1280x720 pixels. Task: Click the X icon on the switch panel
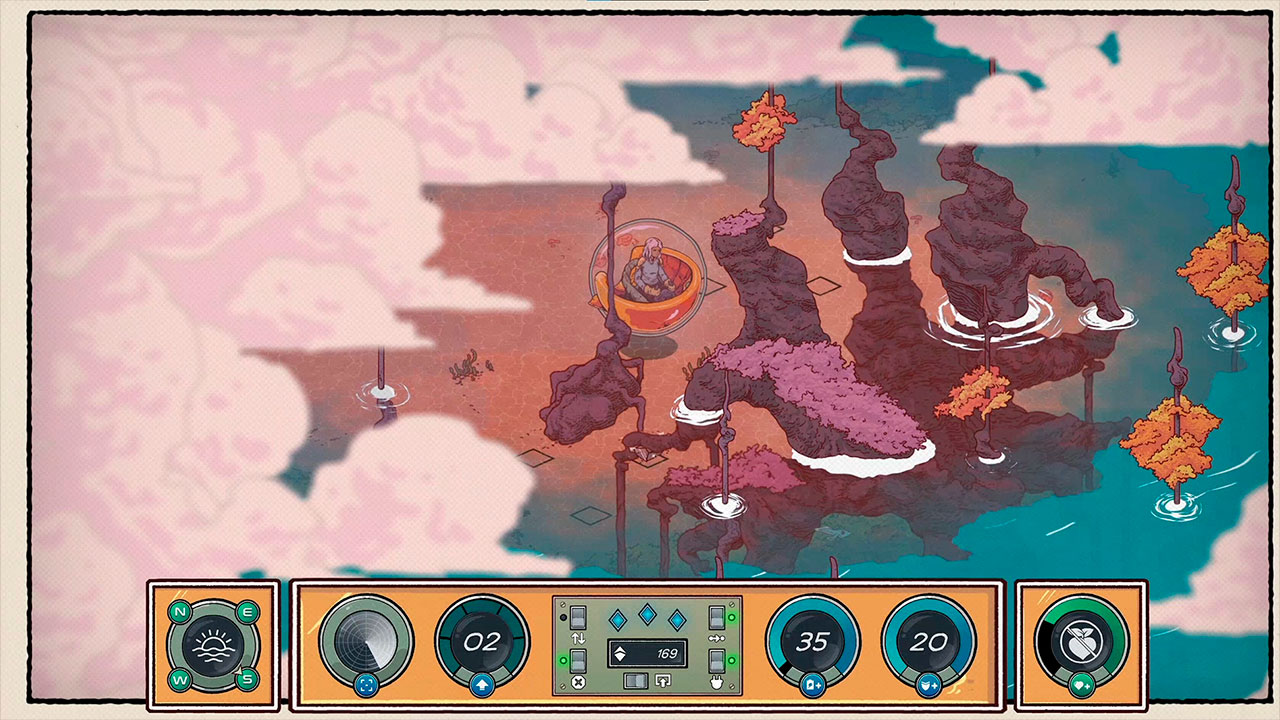(578, 681)
